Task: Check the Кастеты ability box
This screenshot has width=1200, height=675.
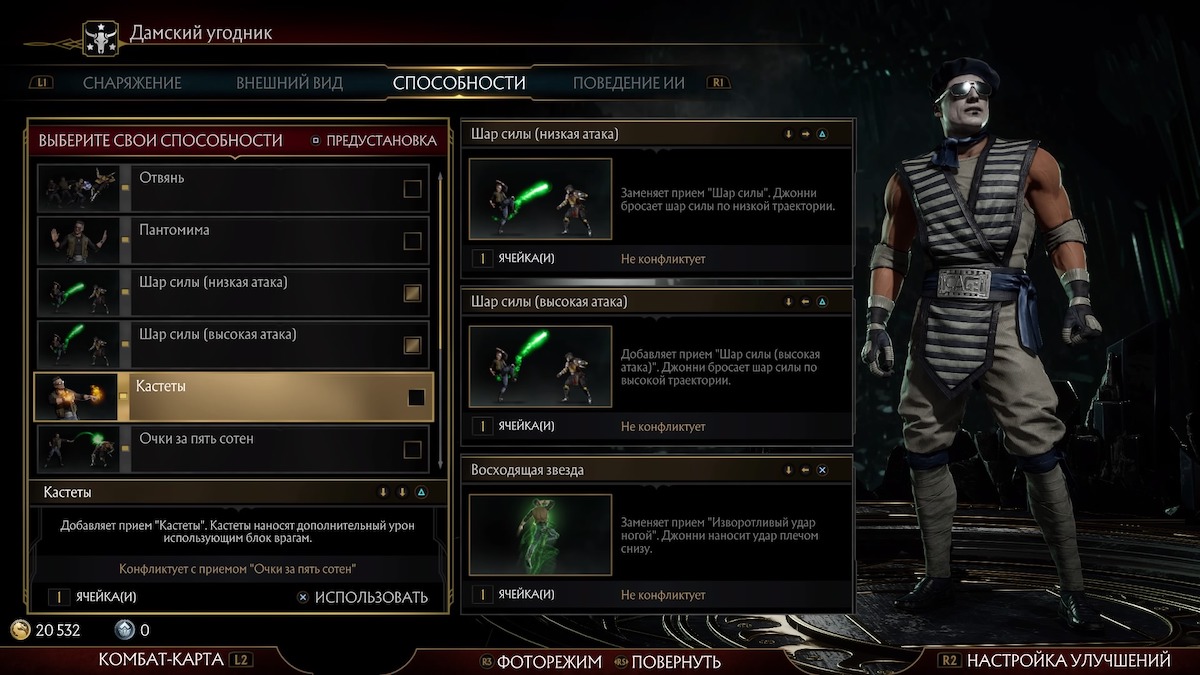Action: pos(416,397)
